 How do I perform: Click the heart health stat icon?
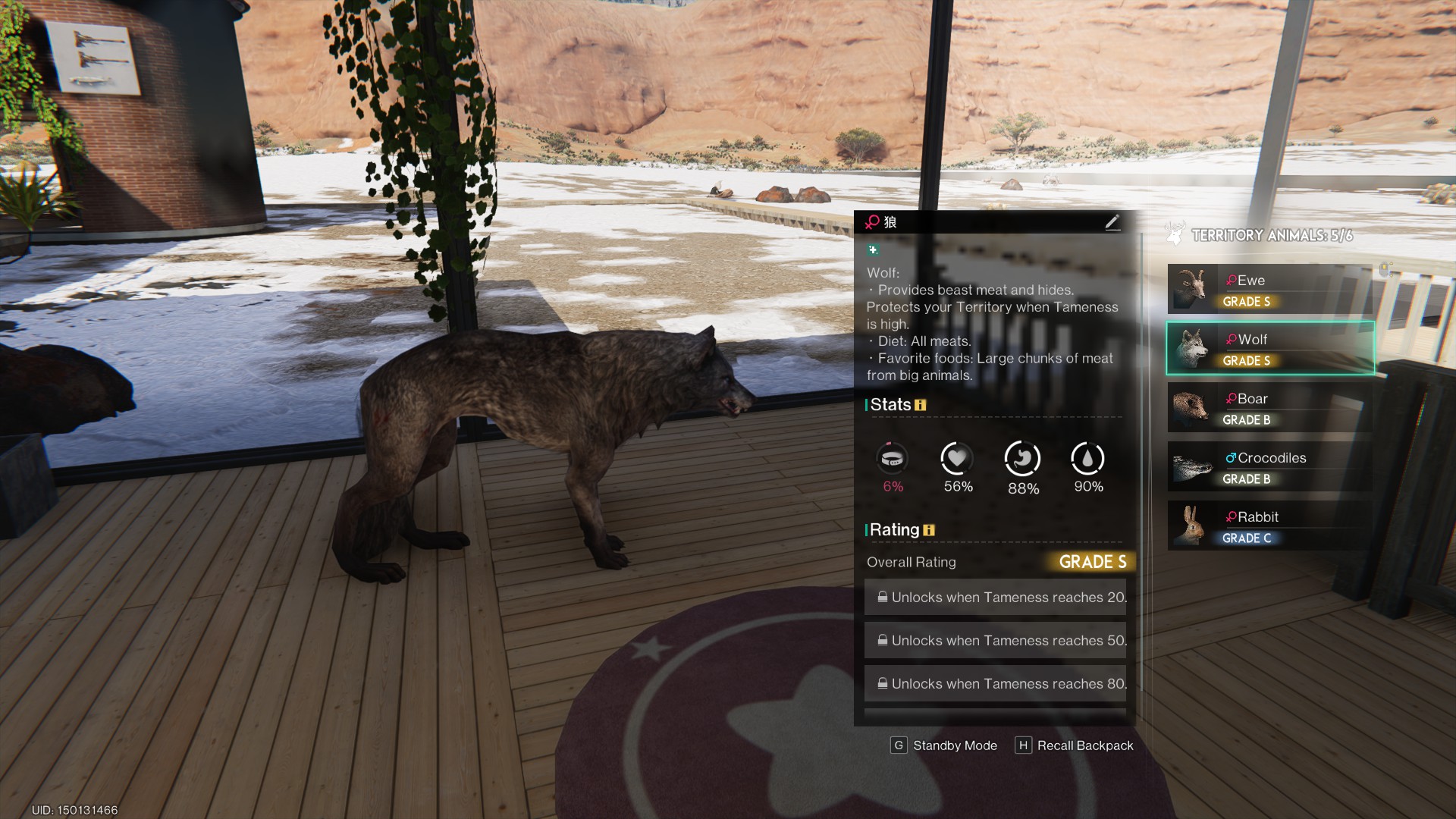click(957, 459)
